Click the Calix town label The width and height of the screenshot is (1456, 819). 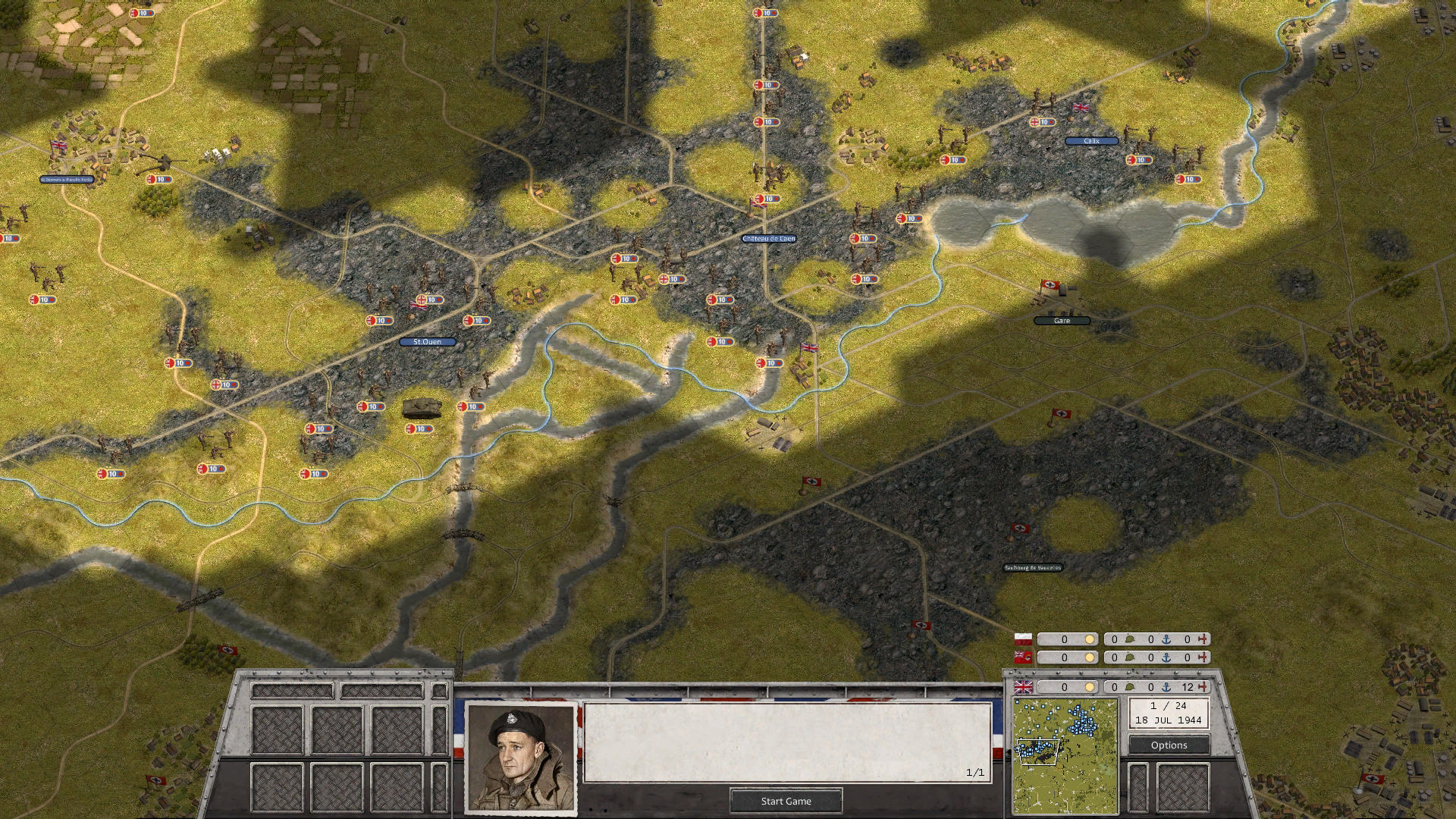[1090, 141]
